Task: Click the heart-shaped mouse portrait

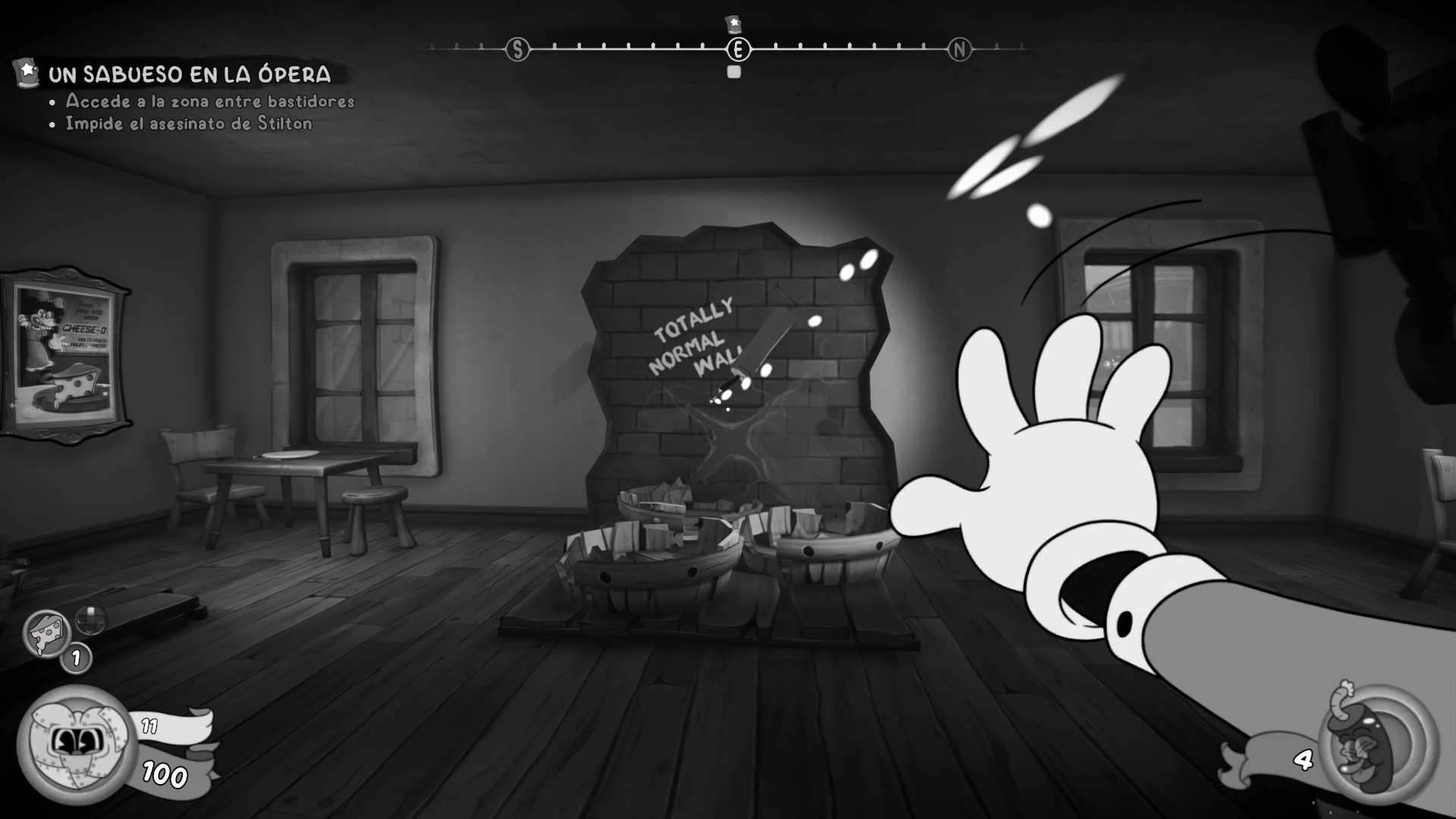Action: 76,743
